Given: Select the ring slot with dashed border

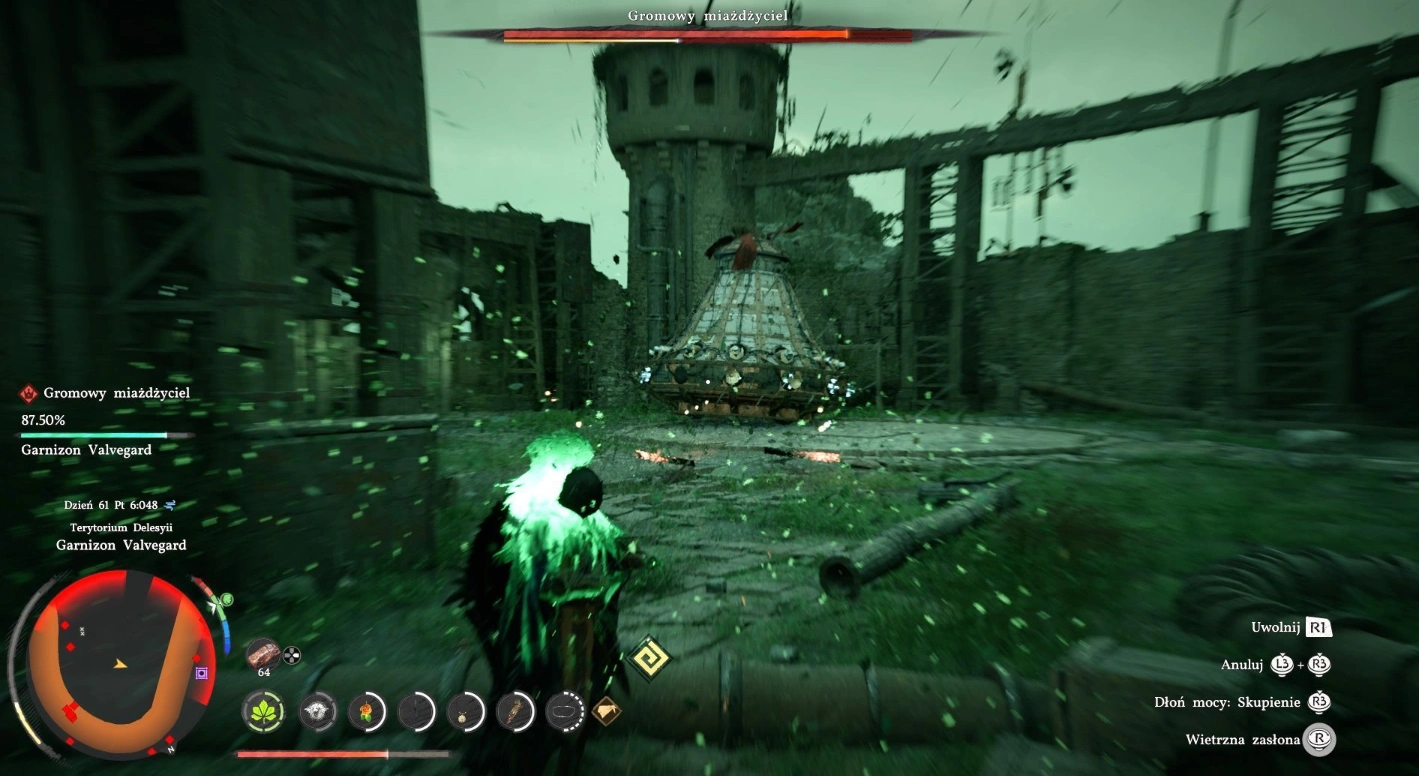Looking at the screenshot, I should 565,711.
